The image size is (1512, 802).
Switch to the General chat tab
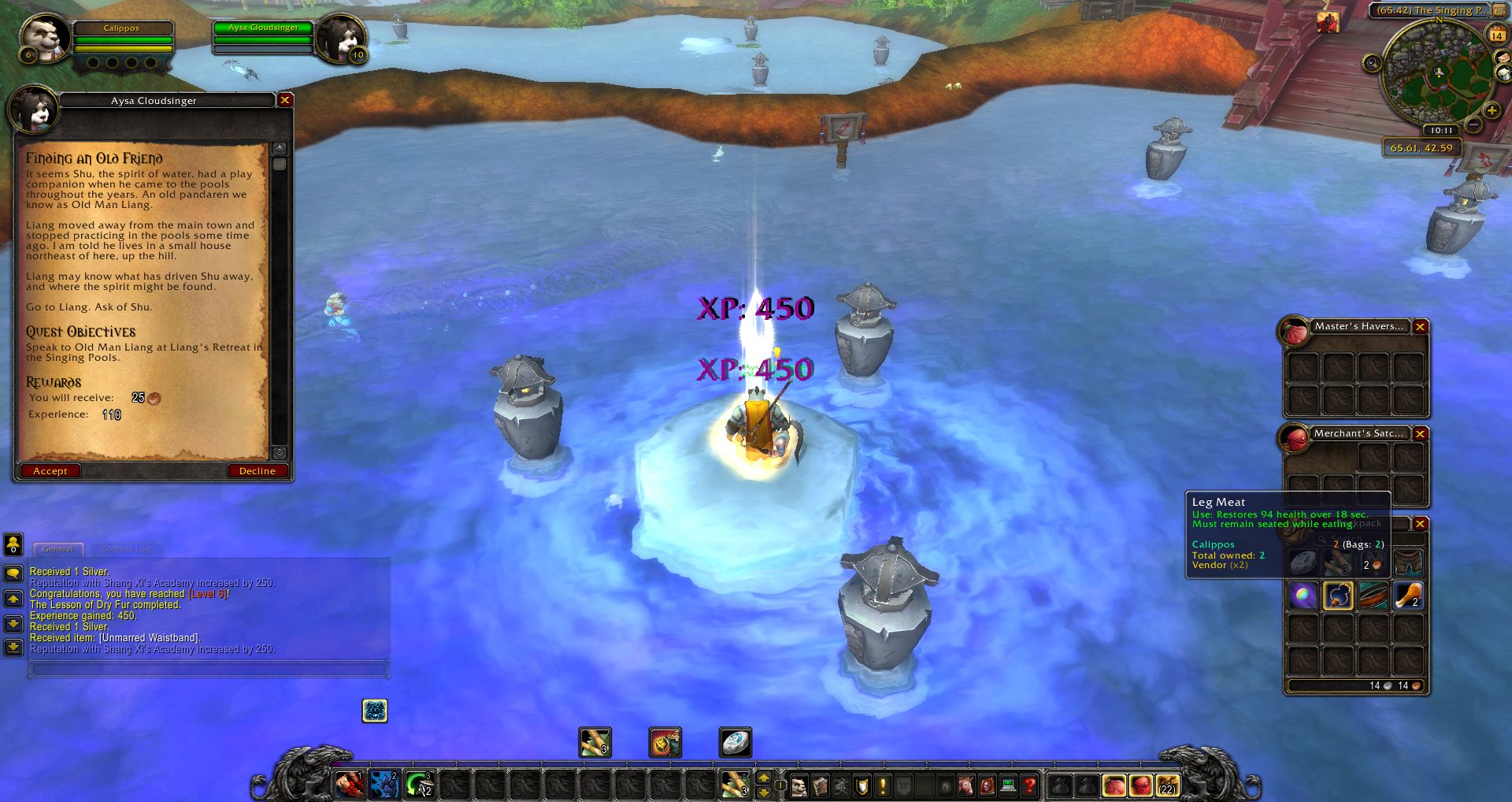pyautogui.click(x=57, y=549)
